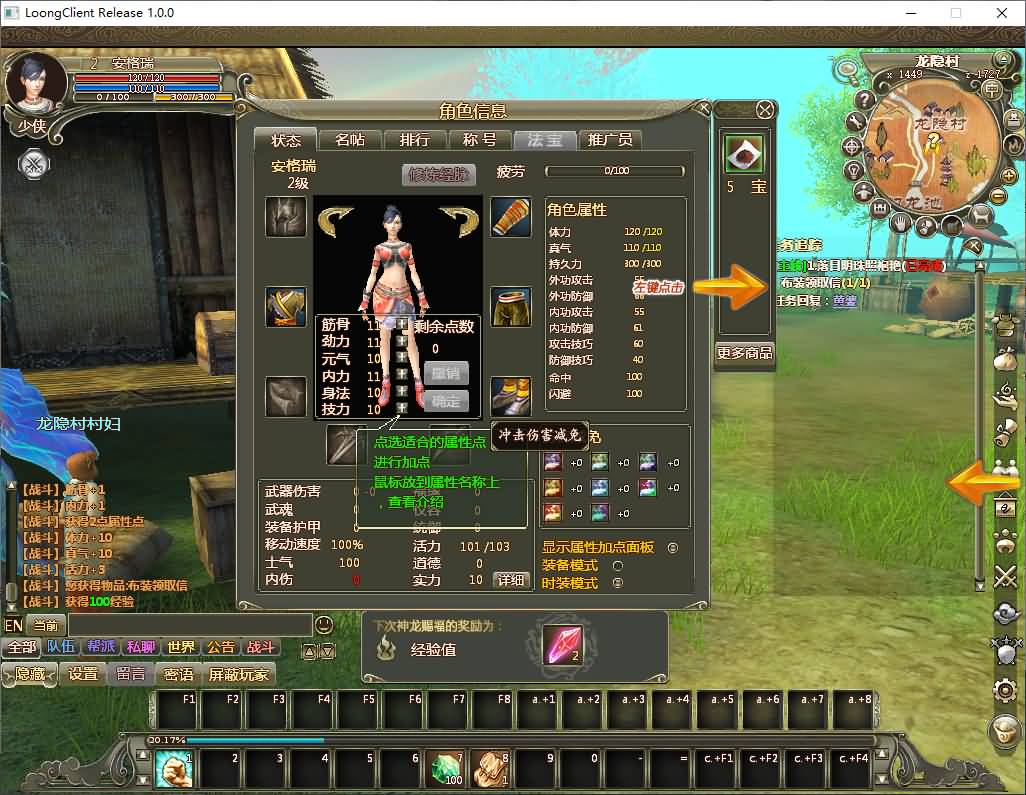This screenshot has width=1026, height=795.
Task: Close the 角色信息 character window
Action: point(765,110)
